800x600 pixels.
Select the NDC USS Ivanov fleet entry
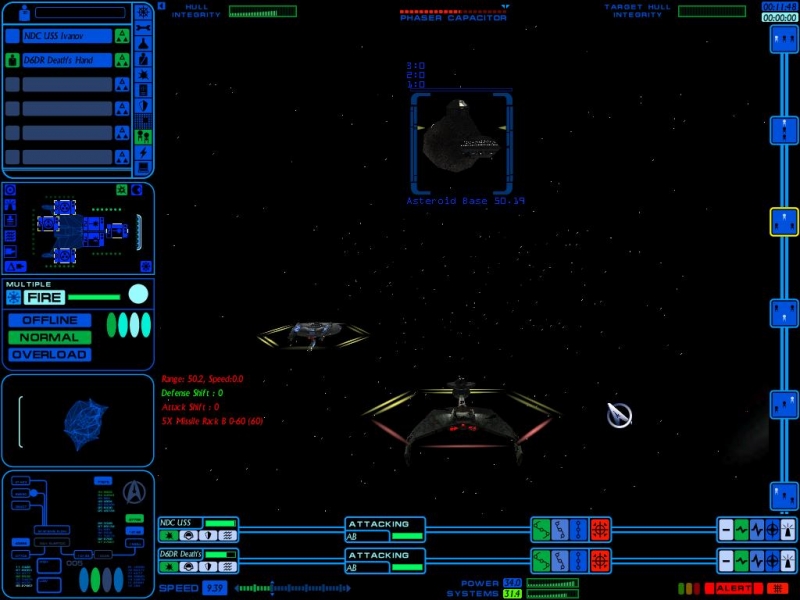(x=66, y=36)
